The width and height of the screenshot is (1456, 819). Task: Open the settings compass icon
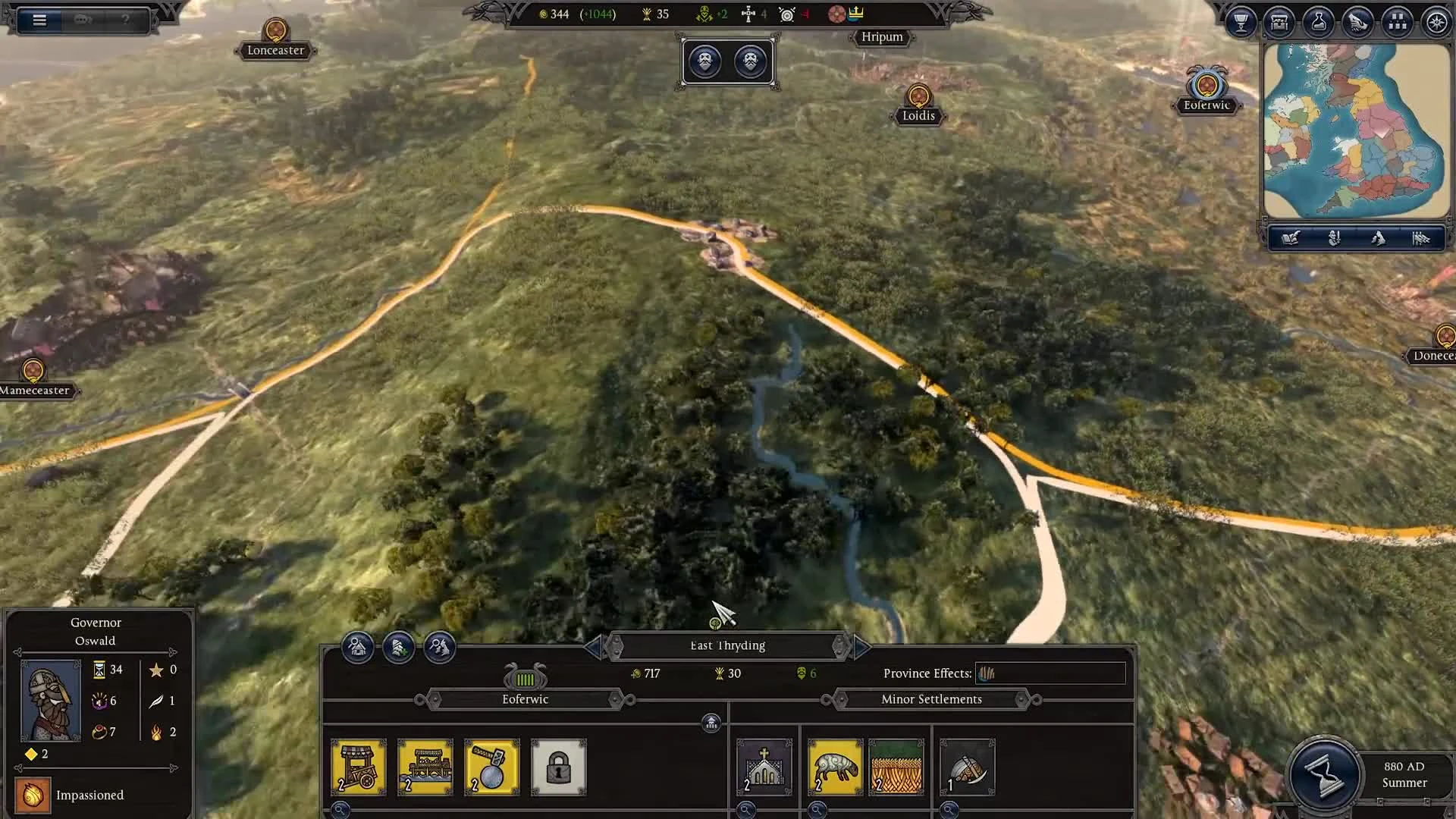pos(1436,23)
